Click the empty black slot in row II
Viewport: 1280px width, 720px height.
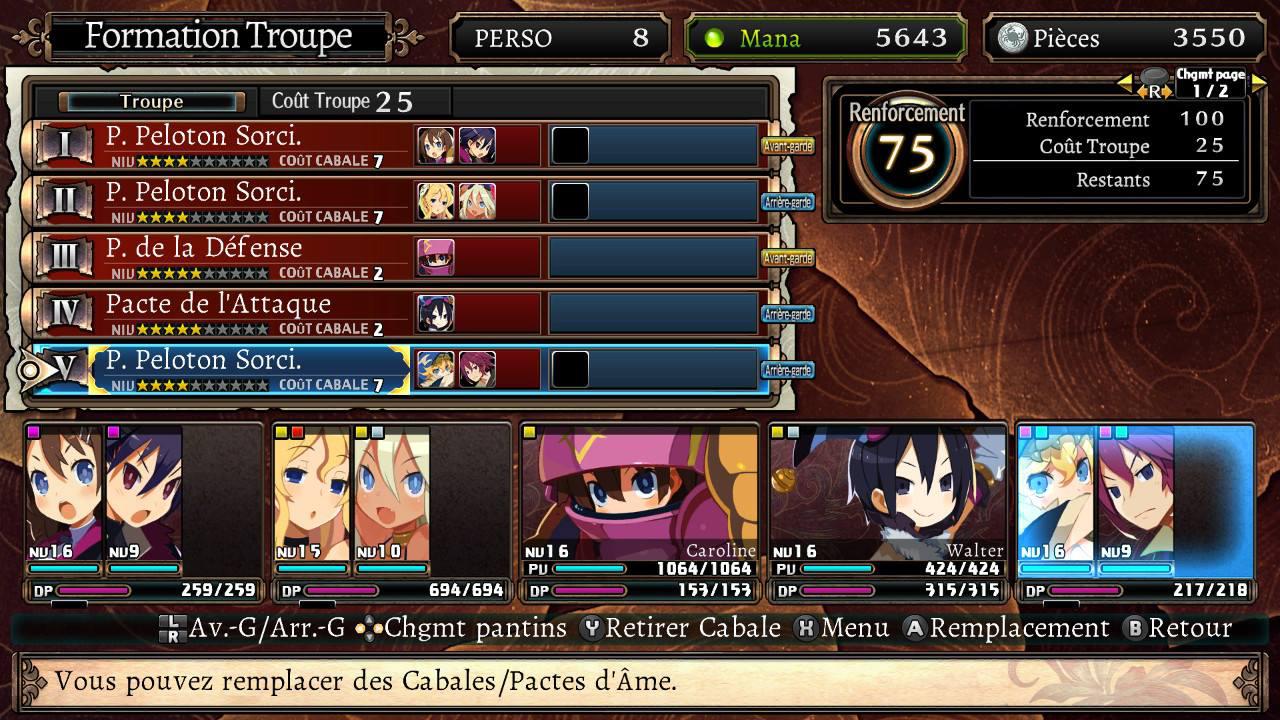click(570, 202)
